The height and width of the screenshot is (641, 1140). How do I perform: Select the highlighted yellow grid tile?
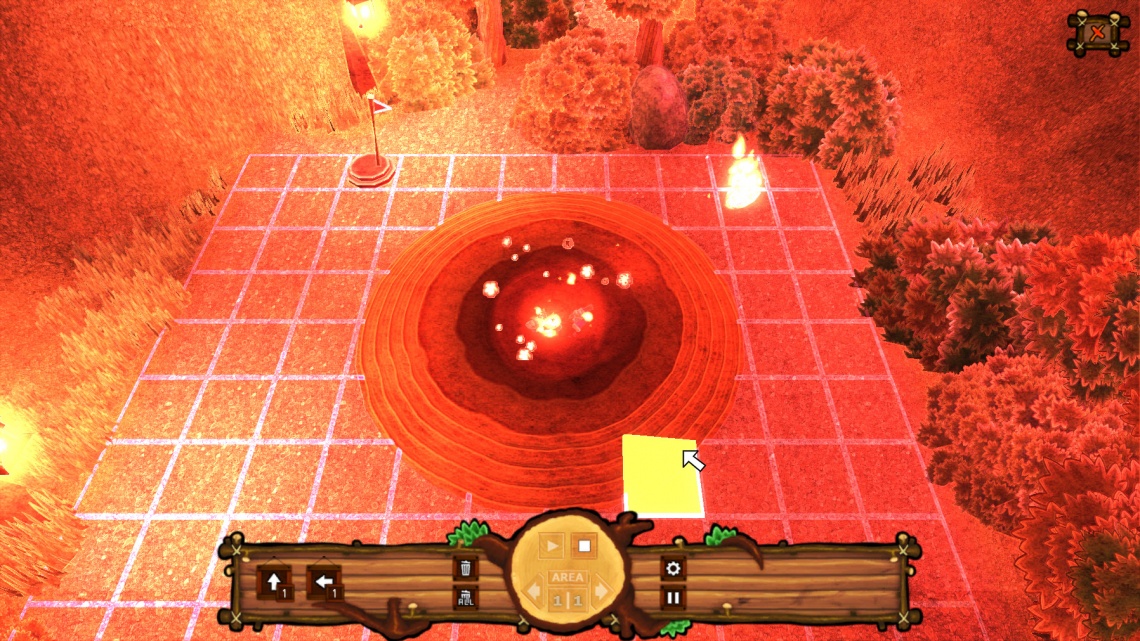(660, 475)
